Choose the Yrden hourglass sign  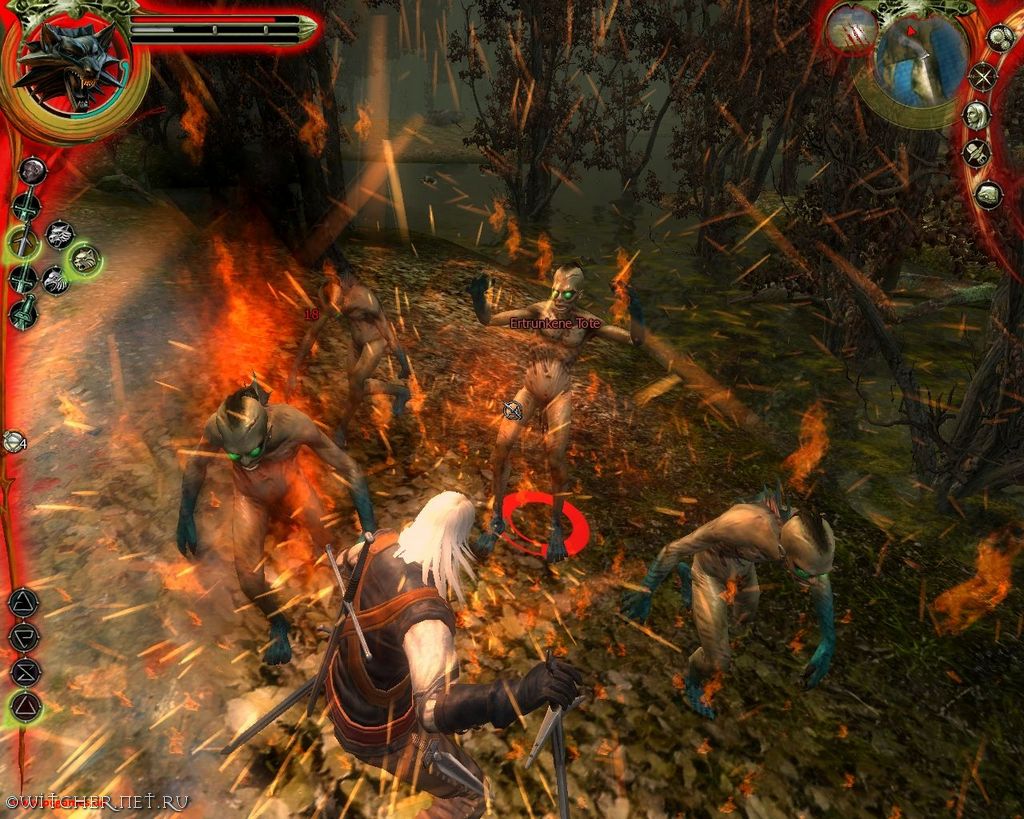click(x=24, y=671)
